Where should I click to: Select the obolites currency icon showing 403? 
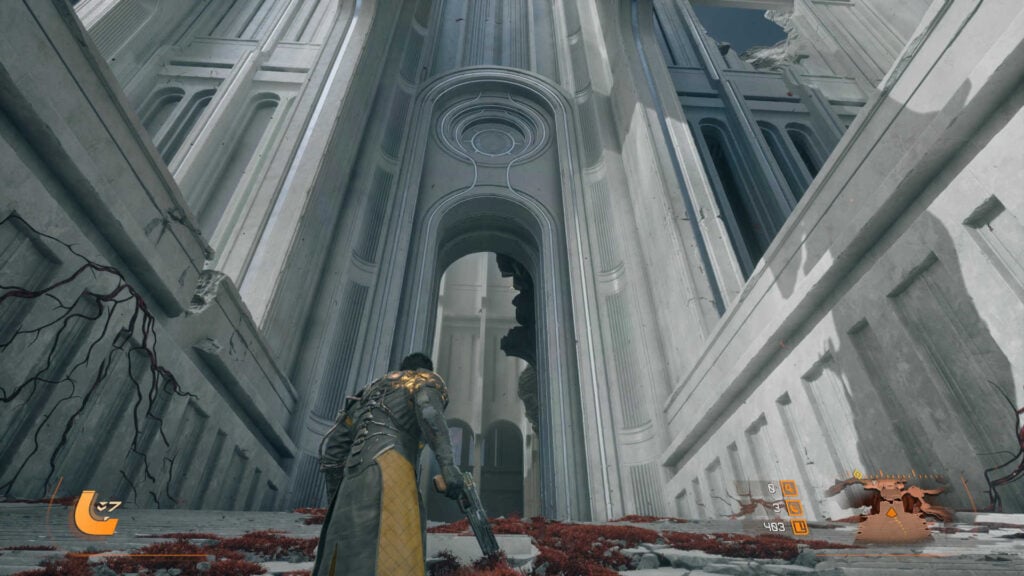(799, 527)
